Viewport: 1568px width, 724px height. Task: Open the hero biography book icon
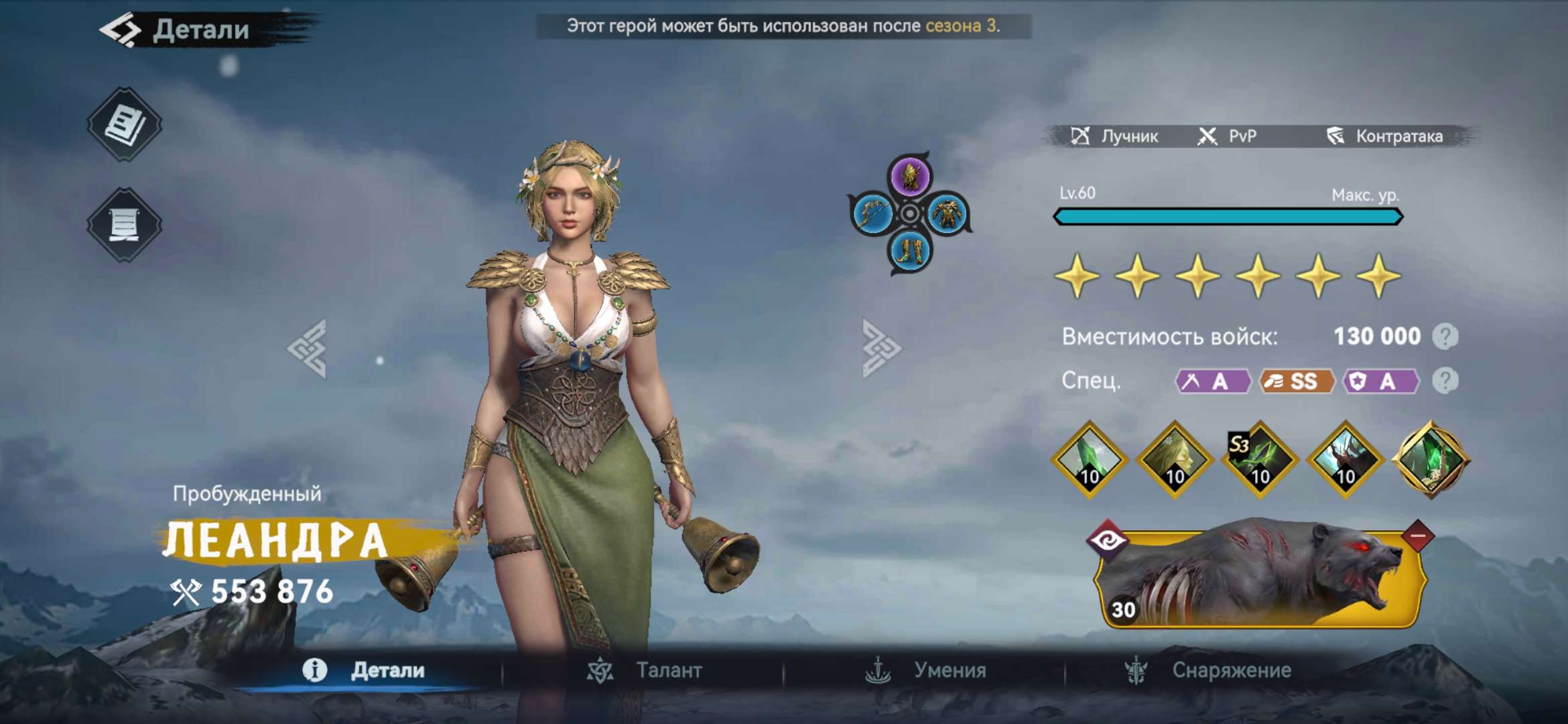(x=125, y=124)
